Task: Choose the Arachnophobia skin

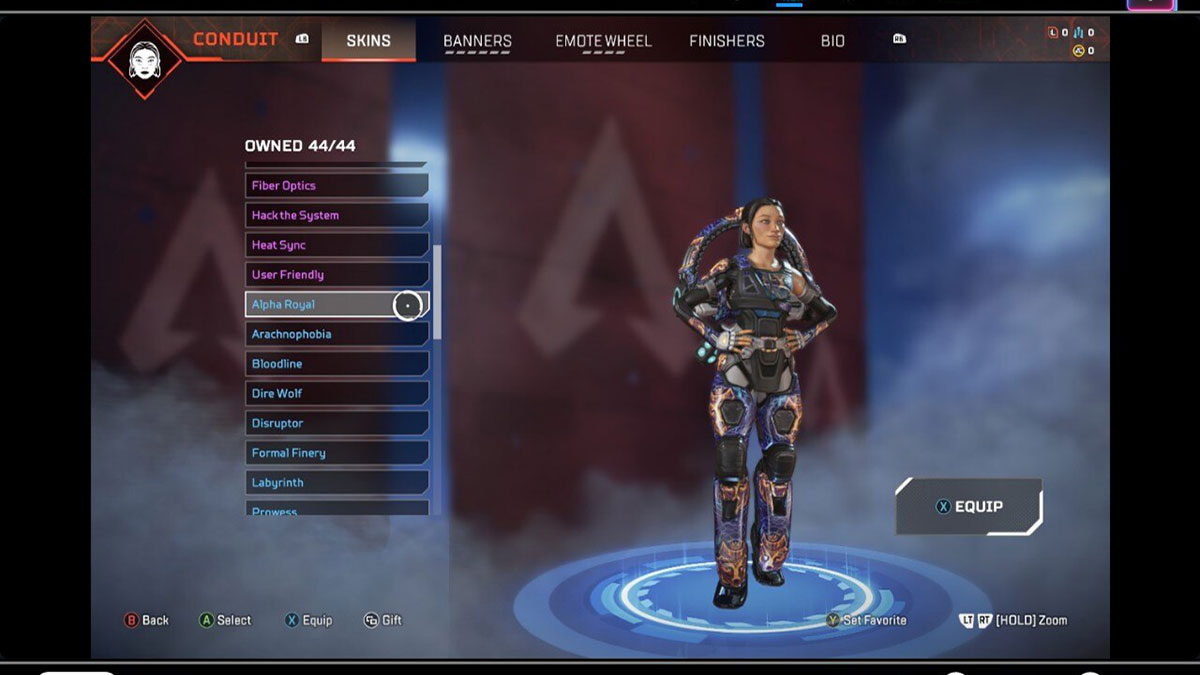Action: (x=336, y=334)
